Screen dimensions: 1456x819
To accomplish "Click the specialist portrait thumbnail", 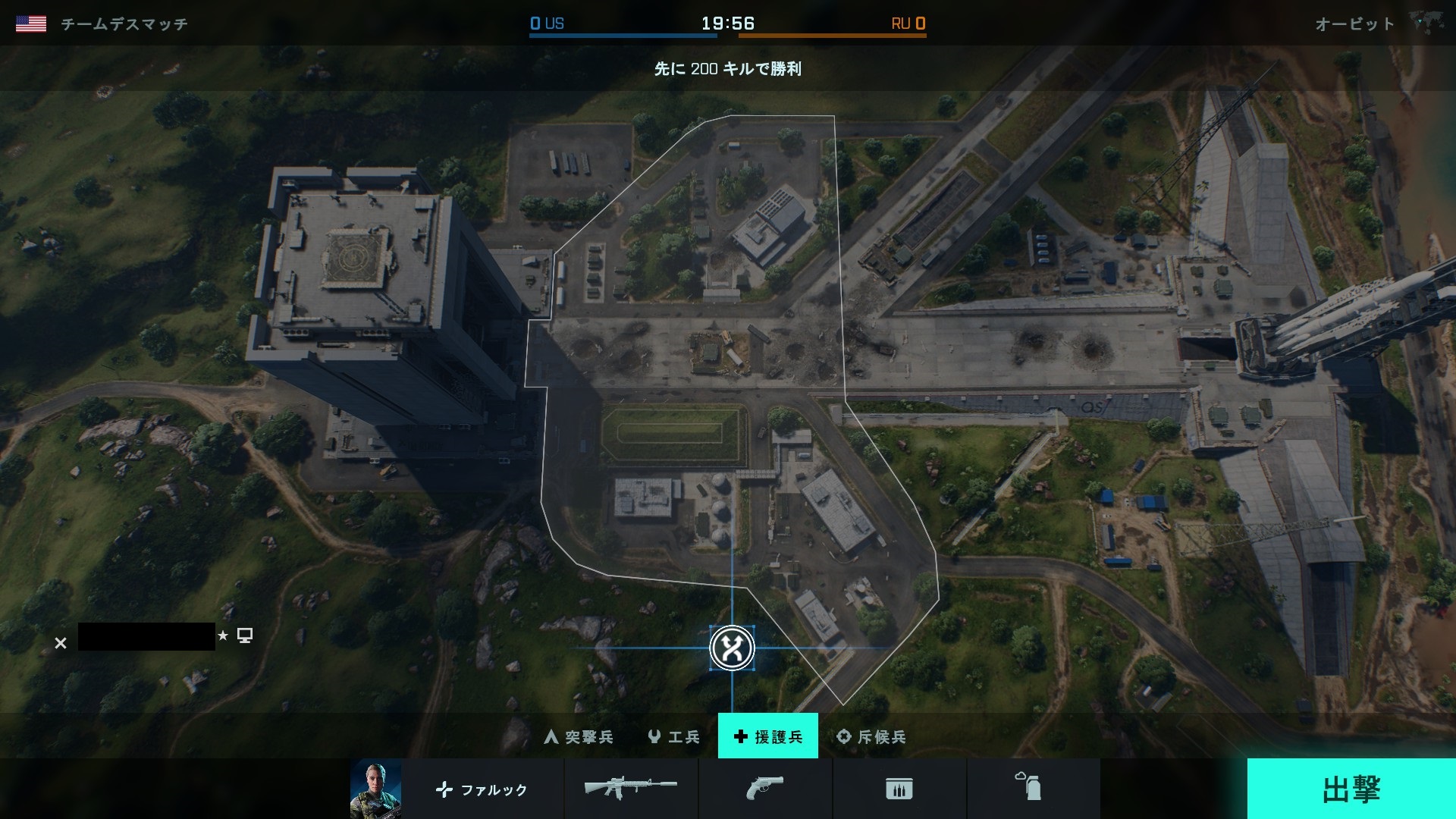I will [375, 789].
